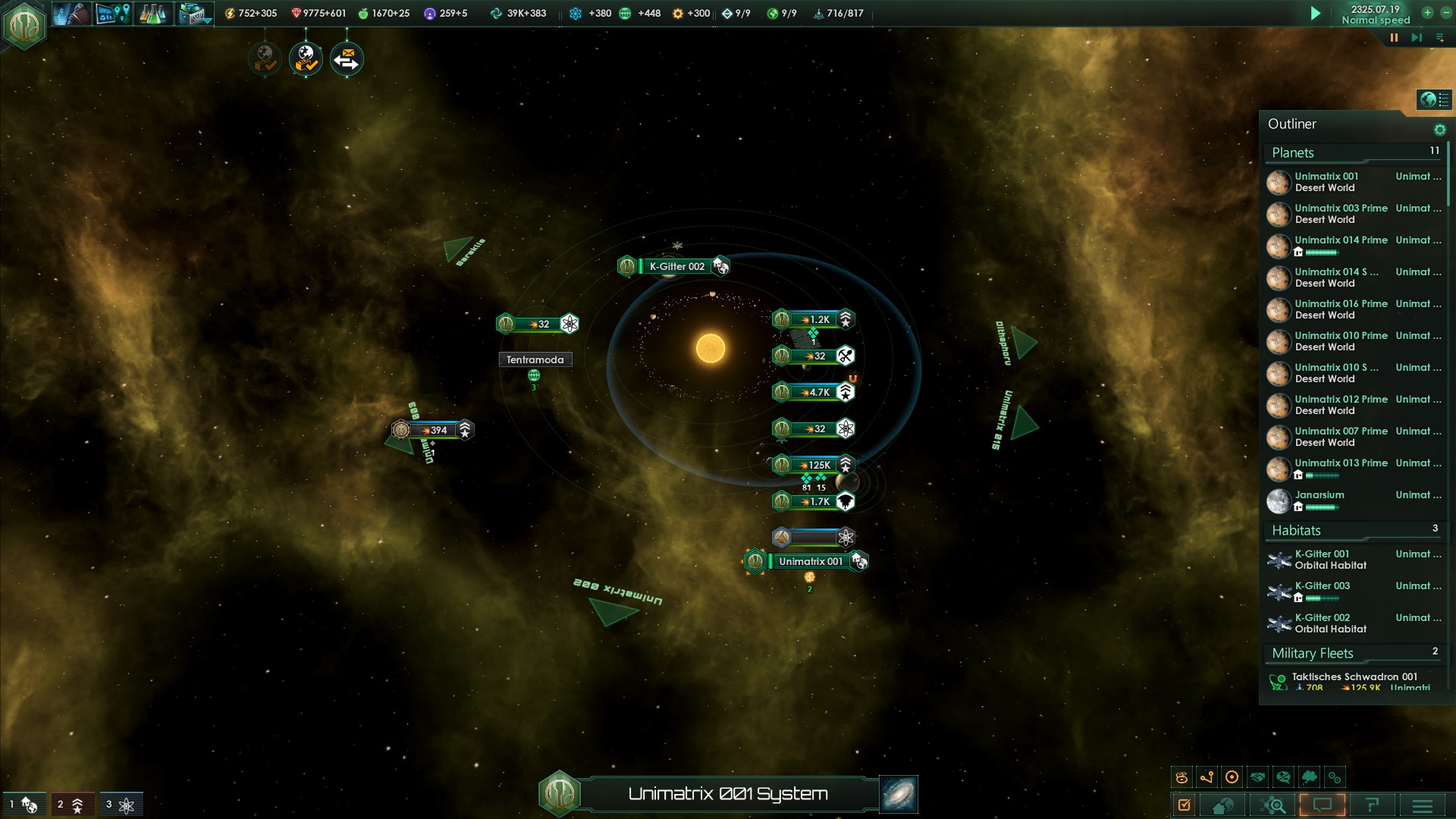This screenshot has width=1456, height=819.
Task: Open the galaxy map view button
Action: pos(899,793)
